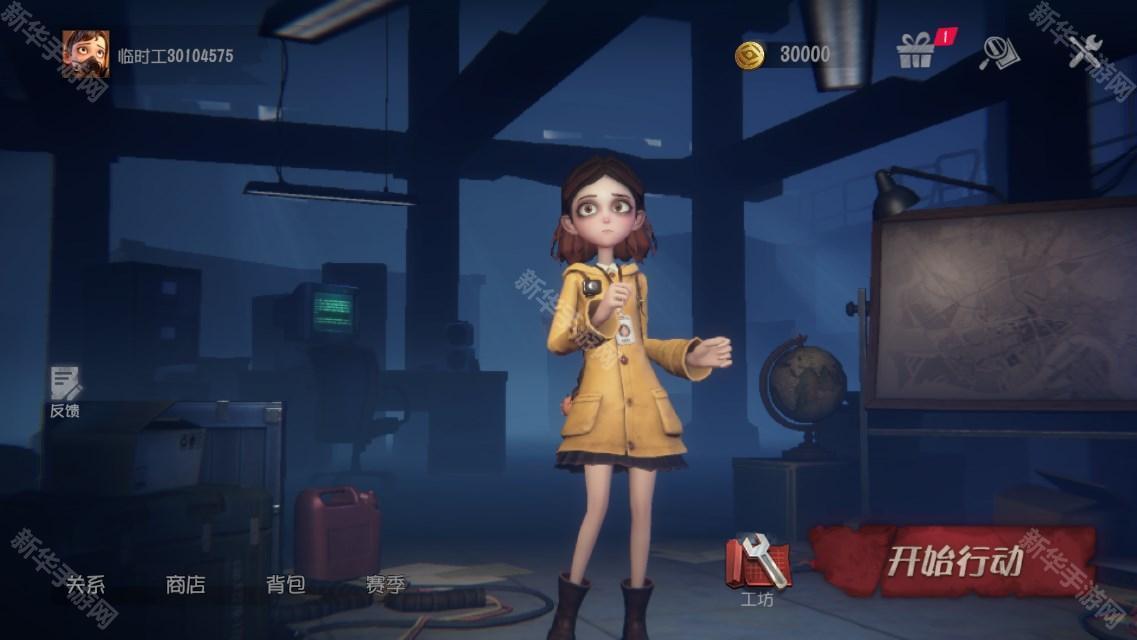
Task: Click the magnifying glass icon
Action: pyautogui.click(x=998, y=52)
